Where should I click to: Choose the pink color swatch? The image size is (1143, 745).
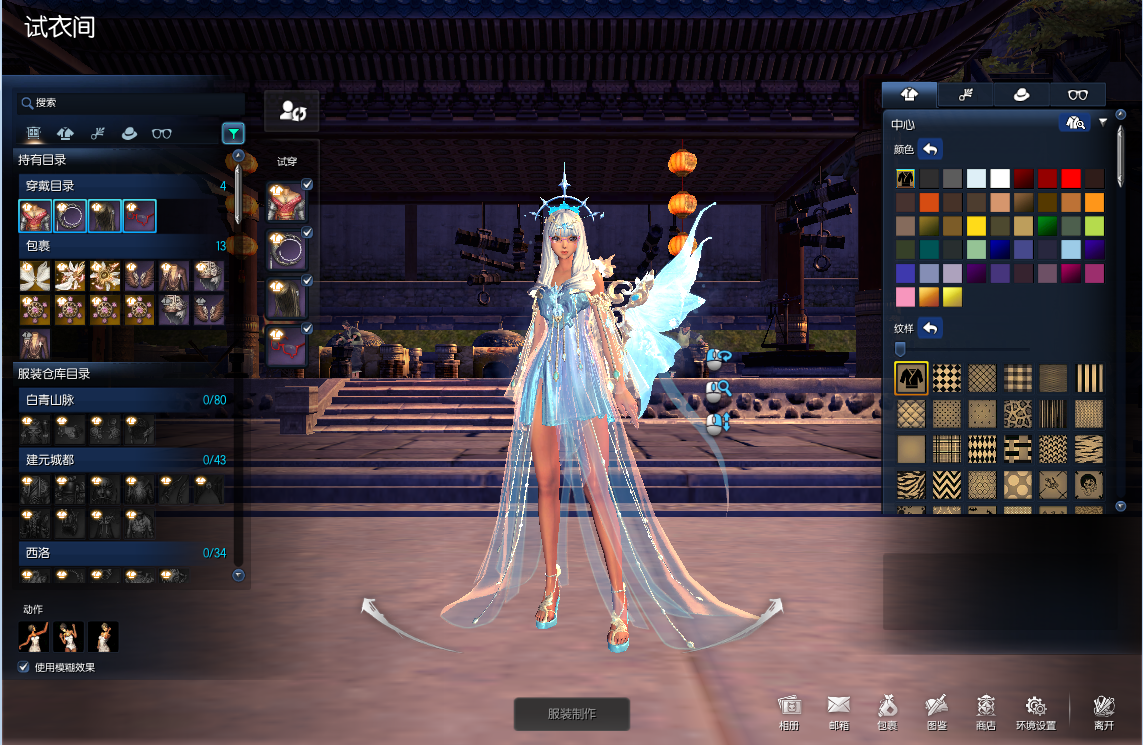click(x=905, y=297)
